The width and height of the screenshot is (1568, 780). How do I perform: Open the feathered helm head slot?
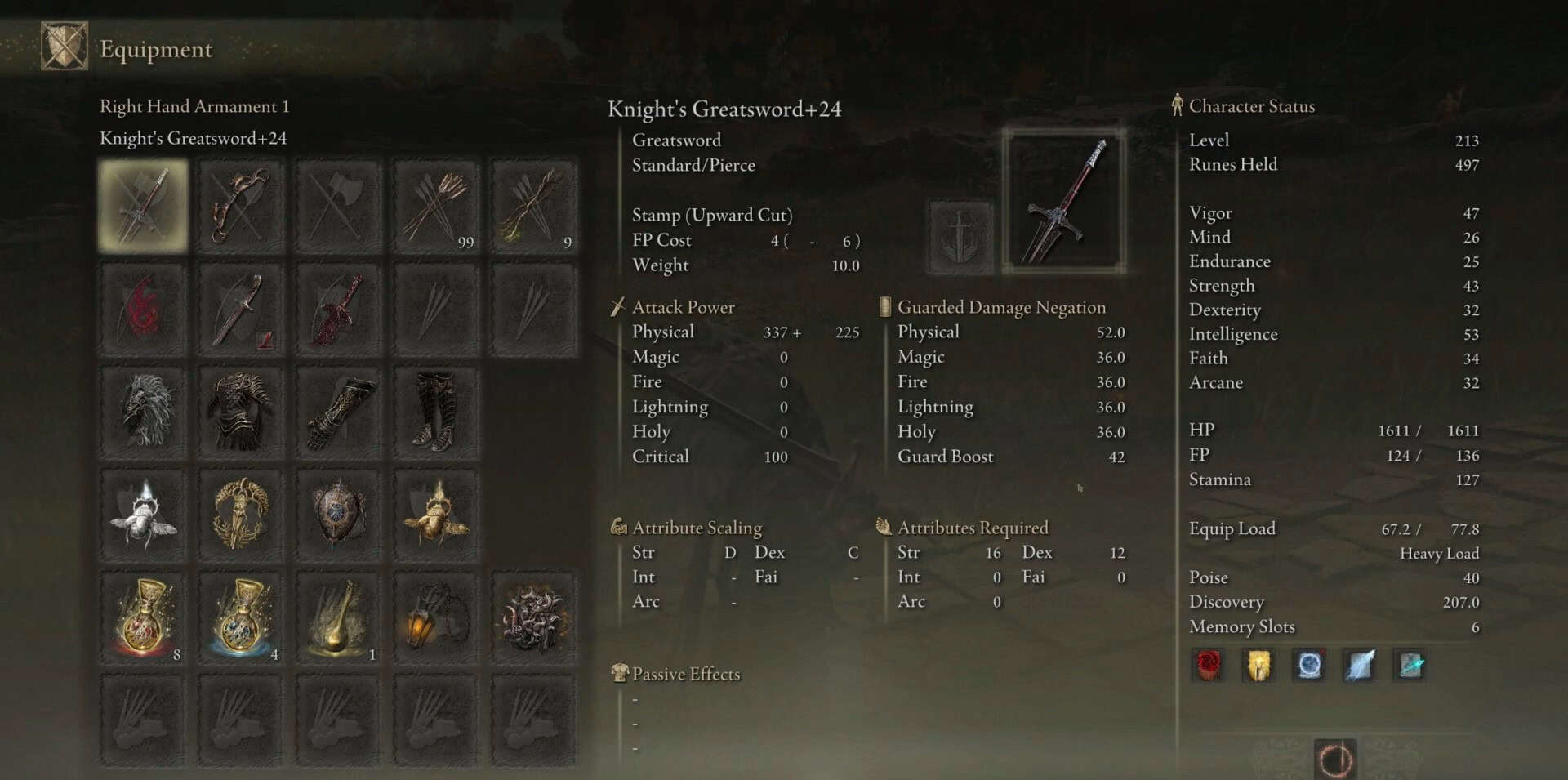(x=144, y=412)
